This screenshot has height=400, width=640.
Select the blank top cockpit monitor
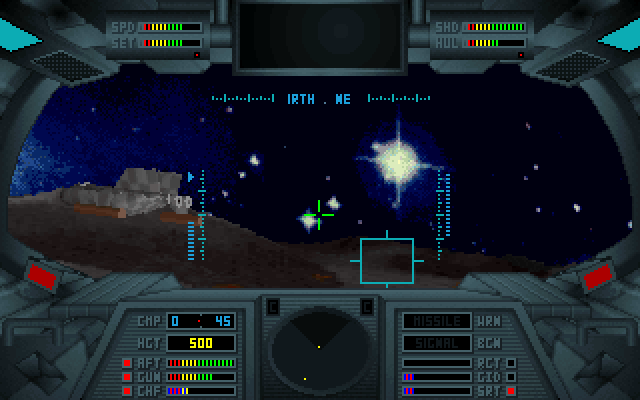pyautogui.click(x=319, y=35)
